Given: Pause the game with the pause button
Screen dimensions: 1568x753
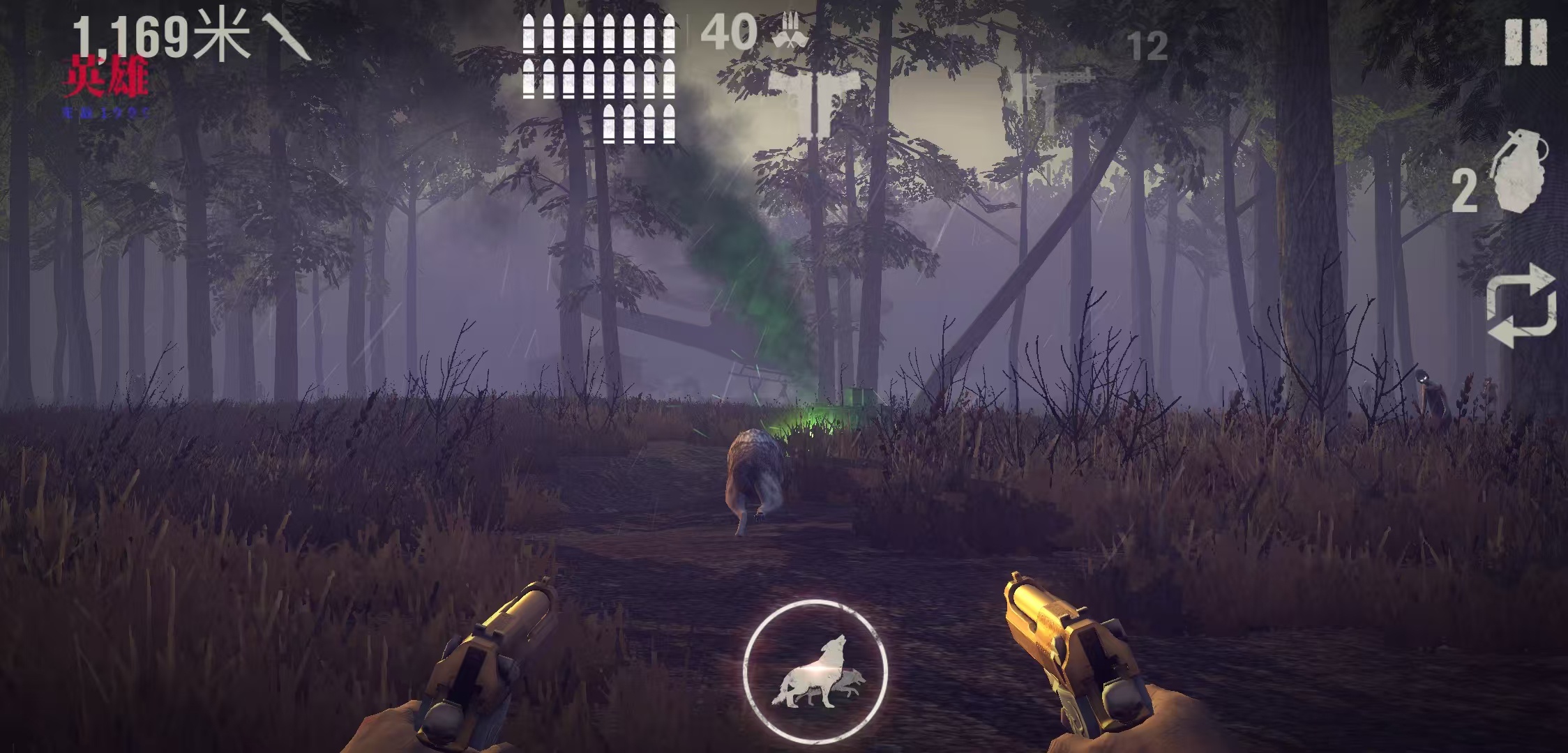Looking at the screenshot, I should 1525,43.
